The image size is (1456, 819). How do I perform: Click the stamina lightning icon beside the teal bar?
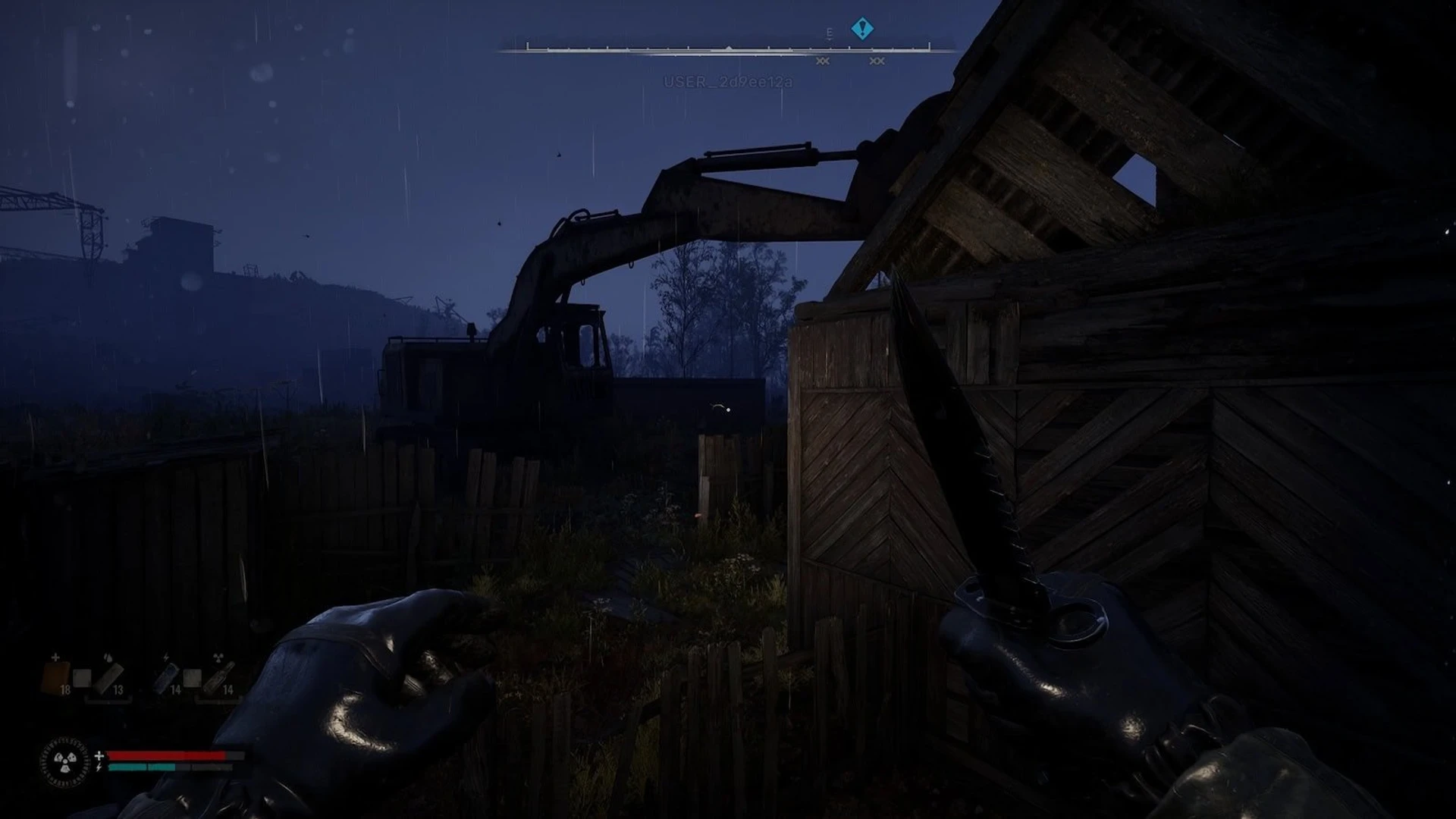pos(99,767)
